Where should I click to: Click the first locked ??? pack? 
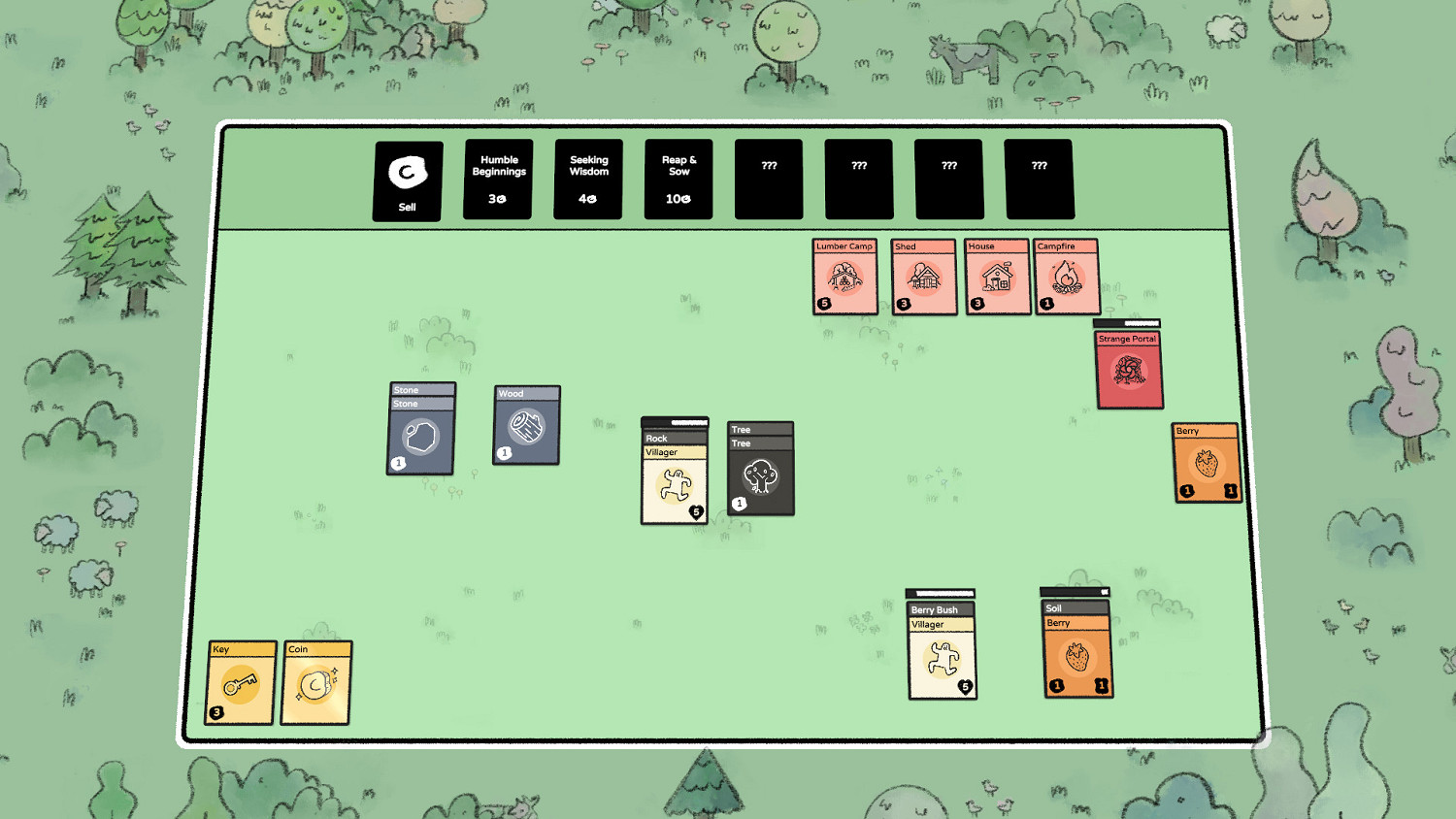pyautogui.click(x=769, y=179)
